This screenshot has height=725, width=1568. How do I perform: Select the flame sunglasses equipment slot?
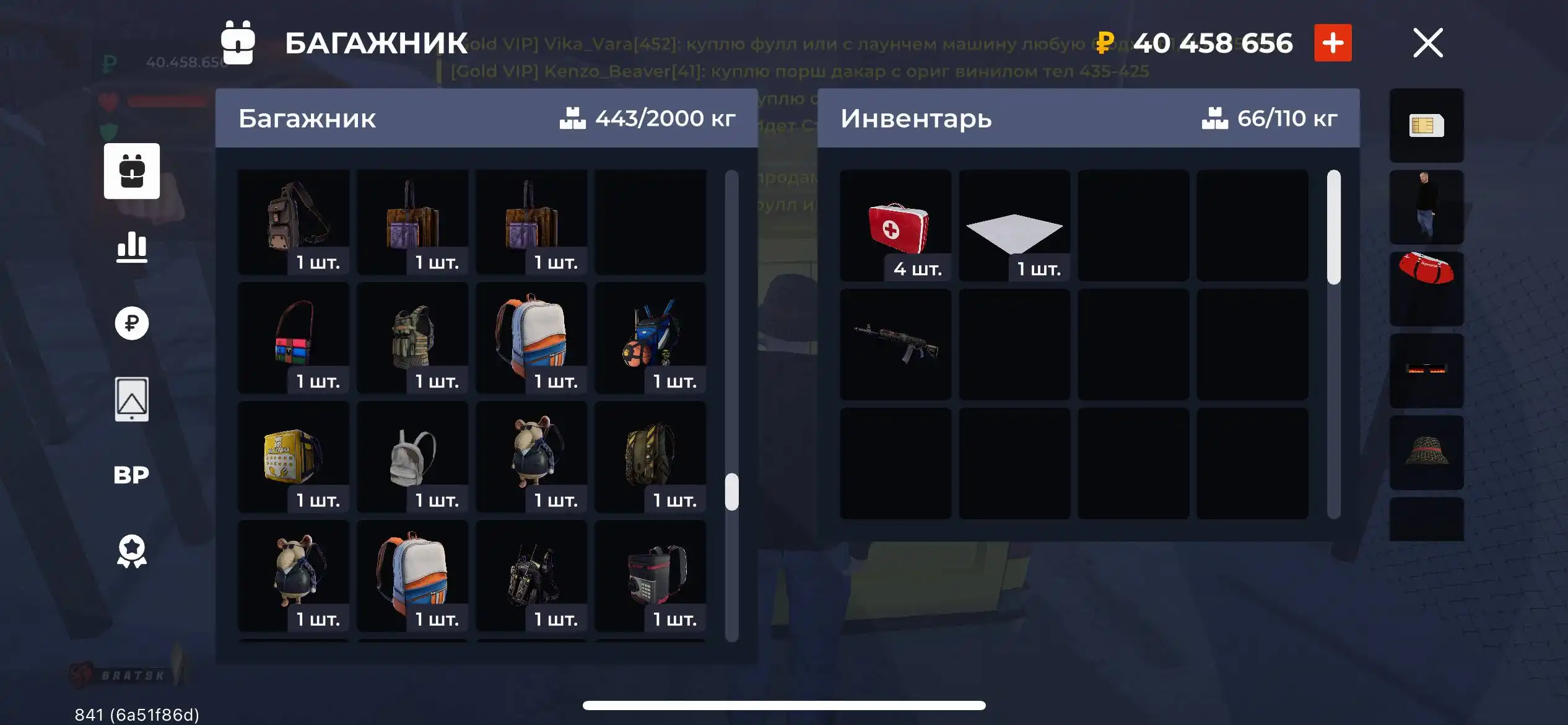(x=1426, y=369)
